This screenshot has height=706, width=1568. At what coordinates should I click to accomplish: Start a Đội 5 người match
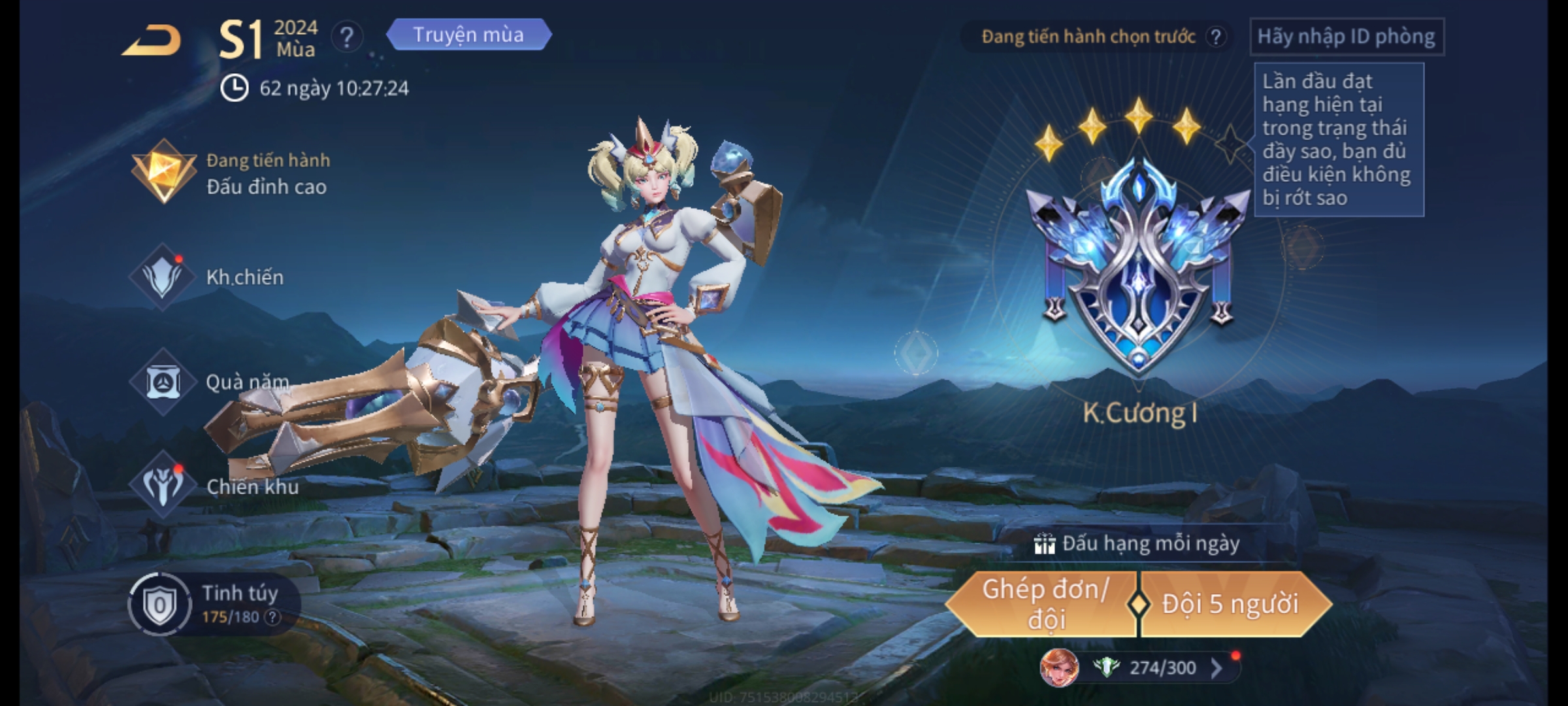pyautogui.click(x=1231, y=604)
